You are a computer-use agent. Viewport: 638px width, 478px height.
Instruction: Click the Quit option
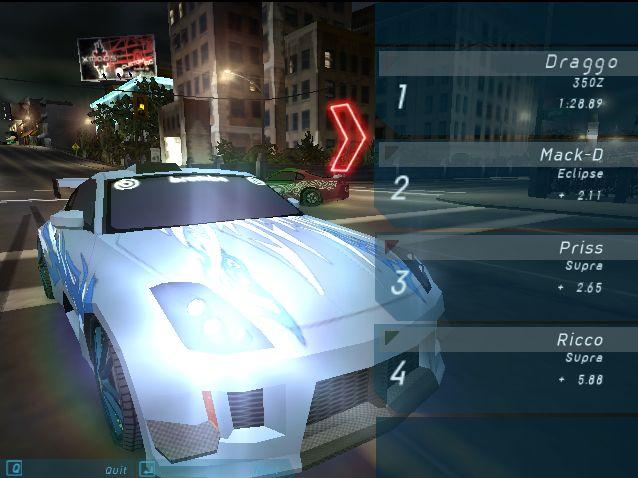[116, 468]
